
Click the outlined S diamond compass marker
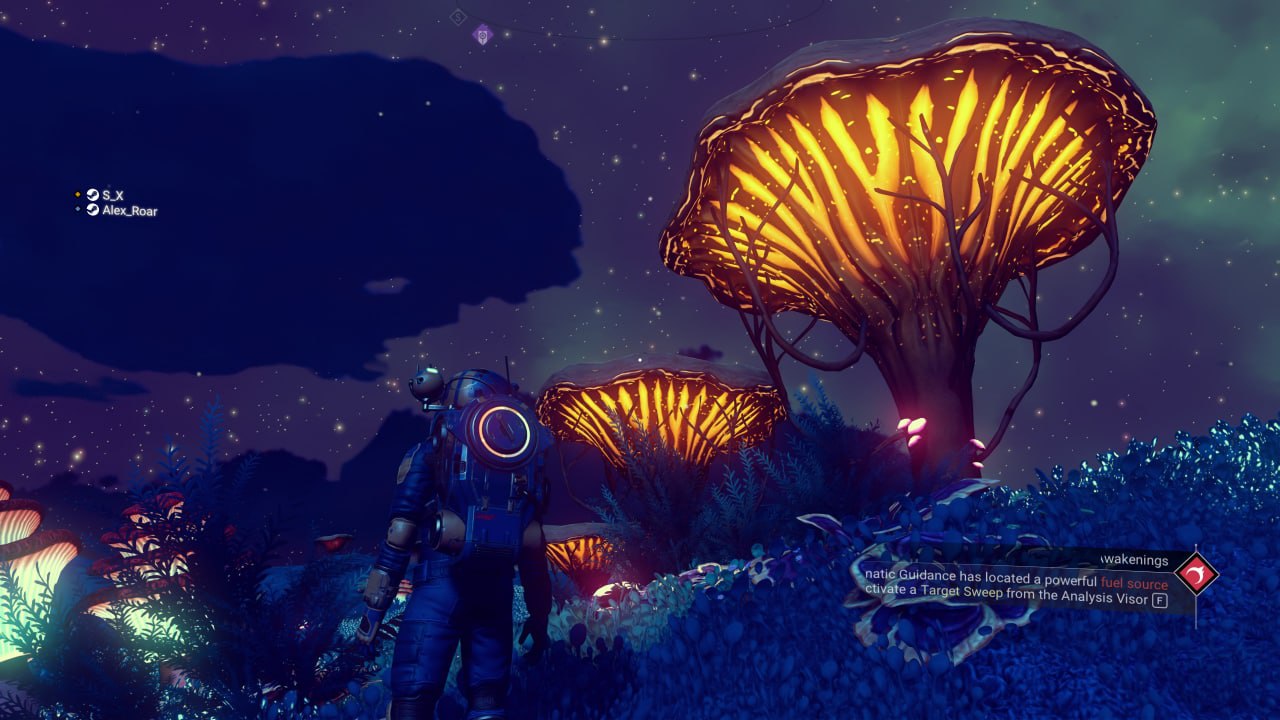coord(458,16)
